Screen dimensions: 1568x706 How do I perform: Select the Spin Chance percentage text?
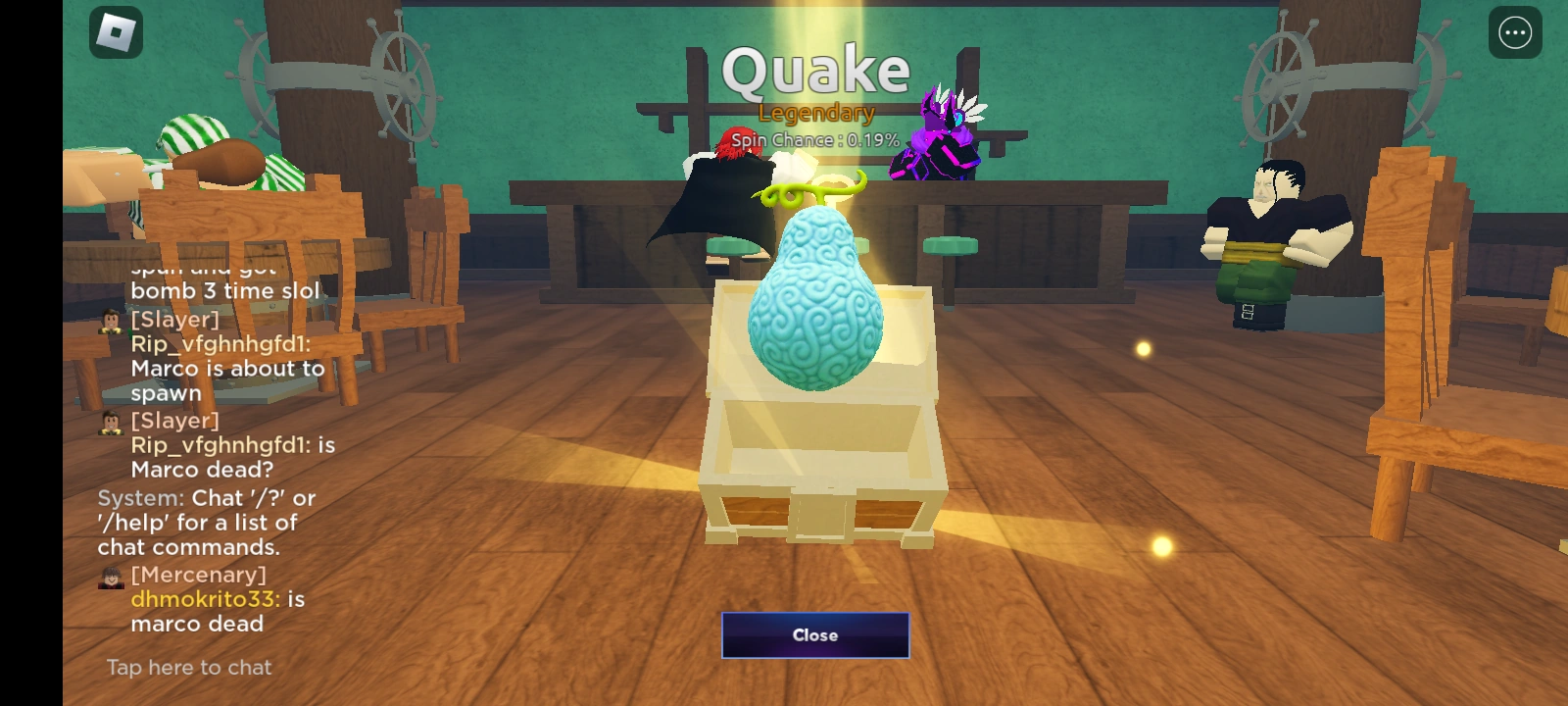pos(815,140)
